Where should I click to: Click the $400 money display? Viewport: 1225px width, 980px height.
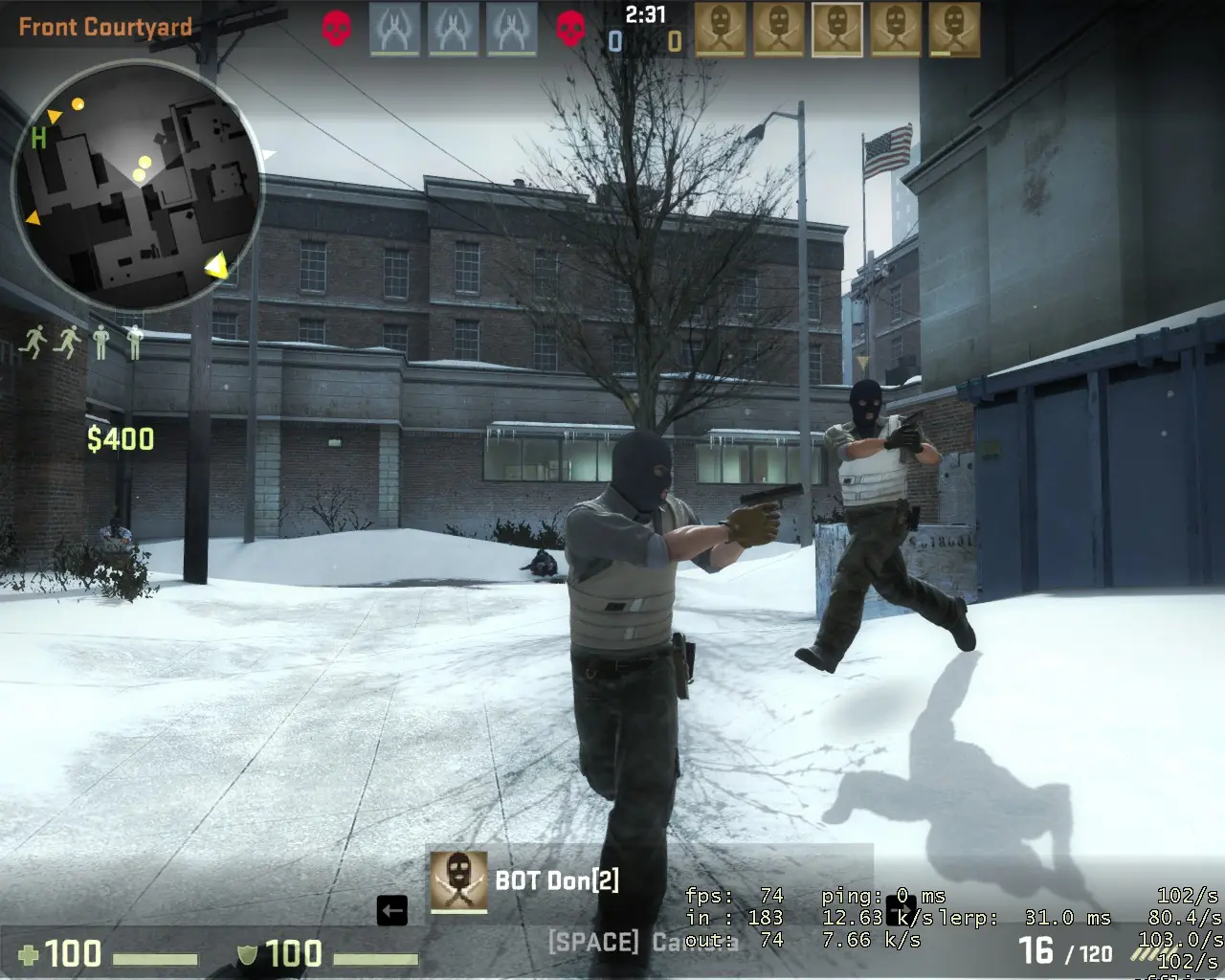(122, 439)
